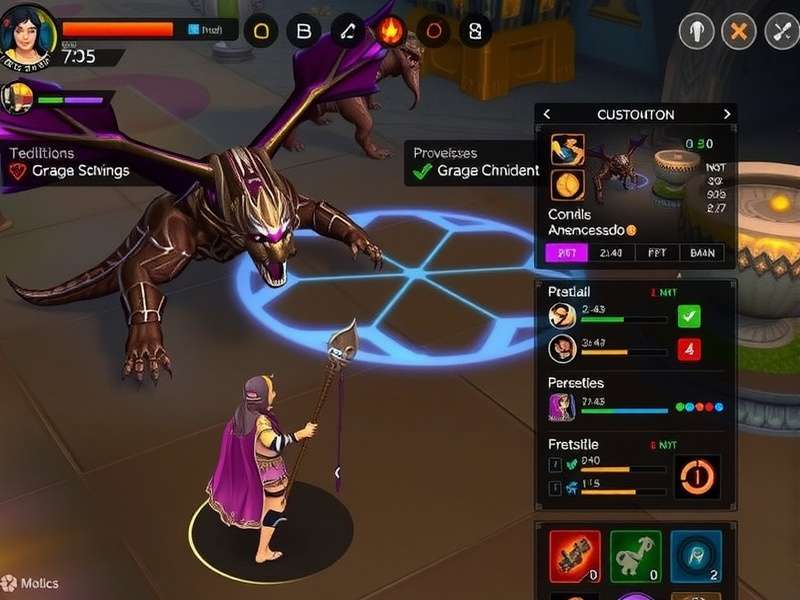This screenshot has height=600, width=800.
Task: Open the crossed tools icon
Action: pos(781,32)
